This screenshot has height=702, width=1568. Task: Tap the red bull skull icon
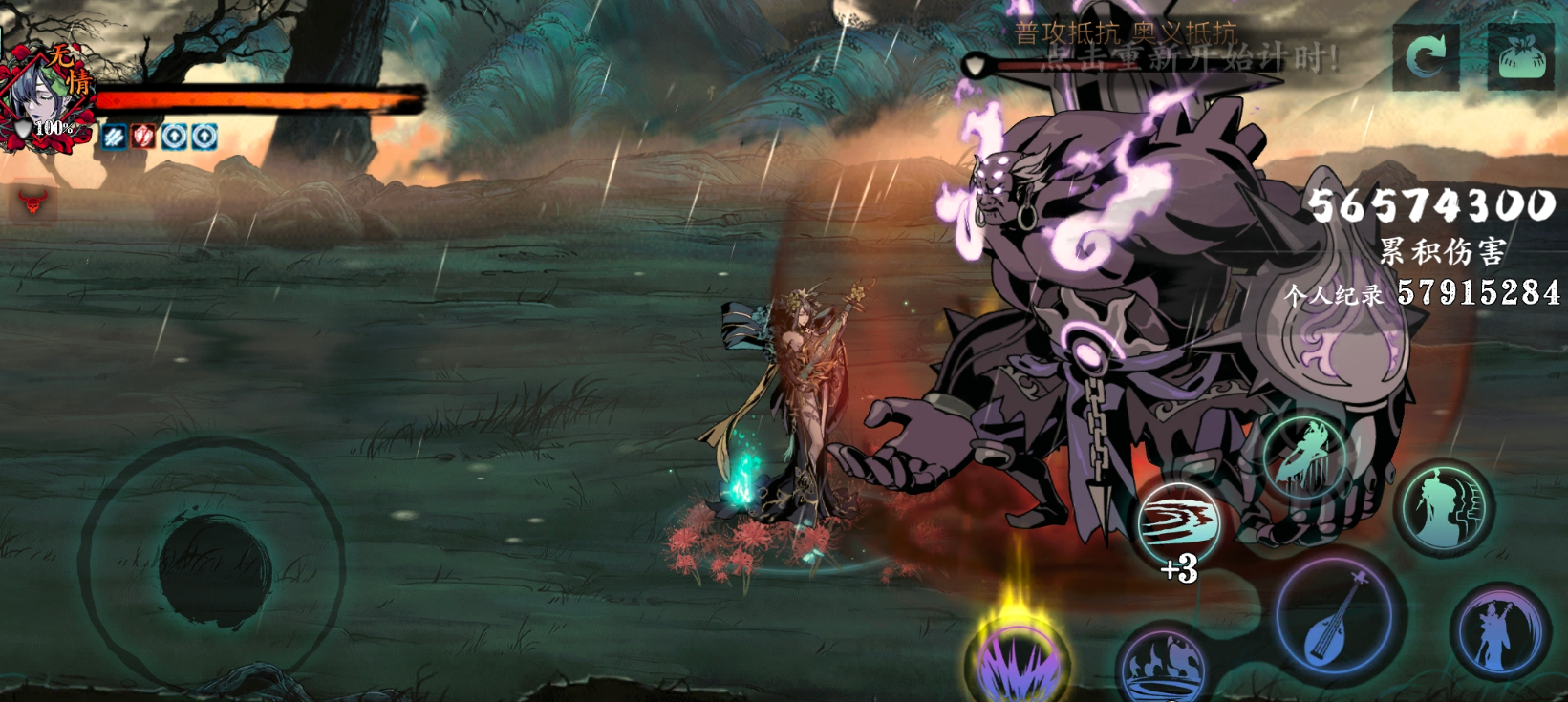[x=33, y=202]
